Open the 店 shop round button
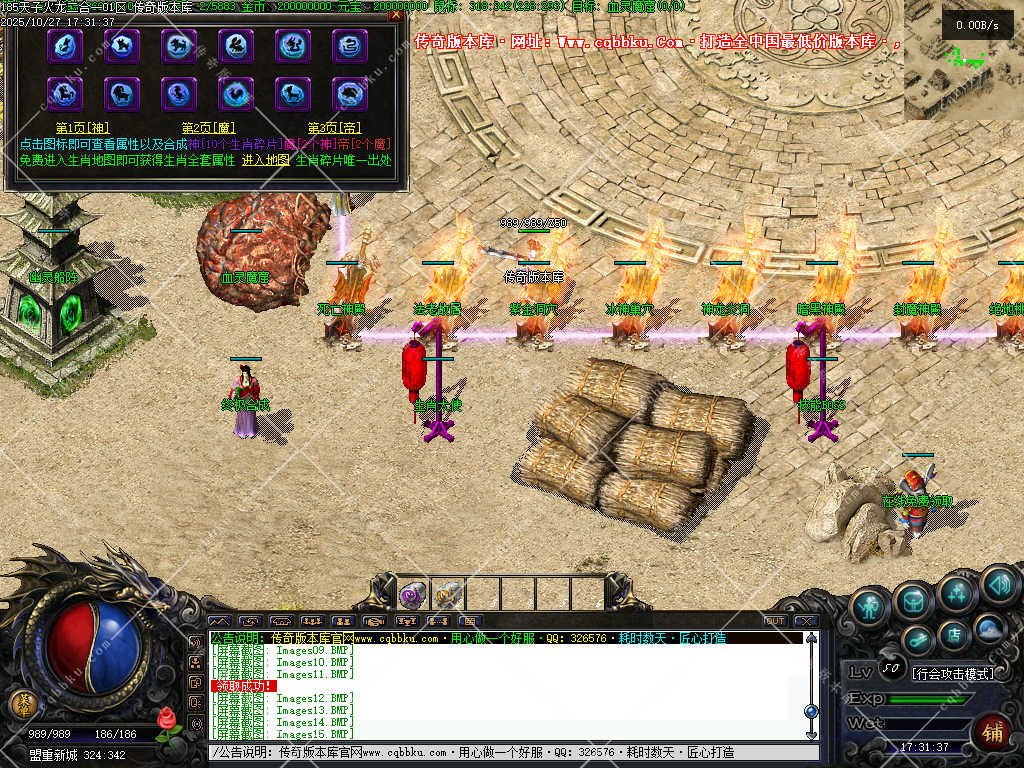 (954, 634)
